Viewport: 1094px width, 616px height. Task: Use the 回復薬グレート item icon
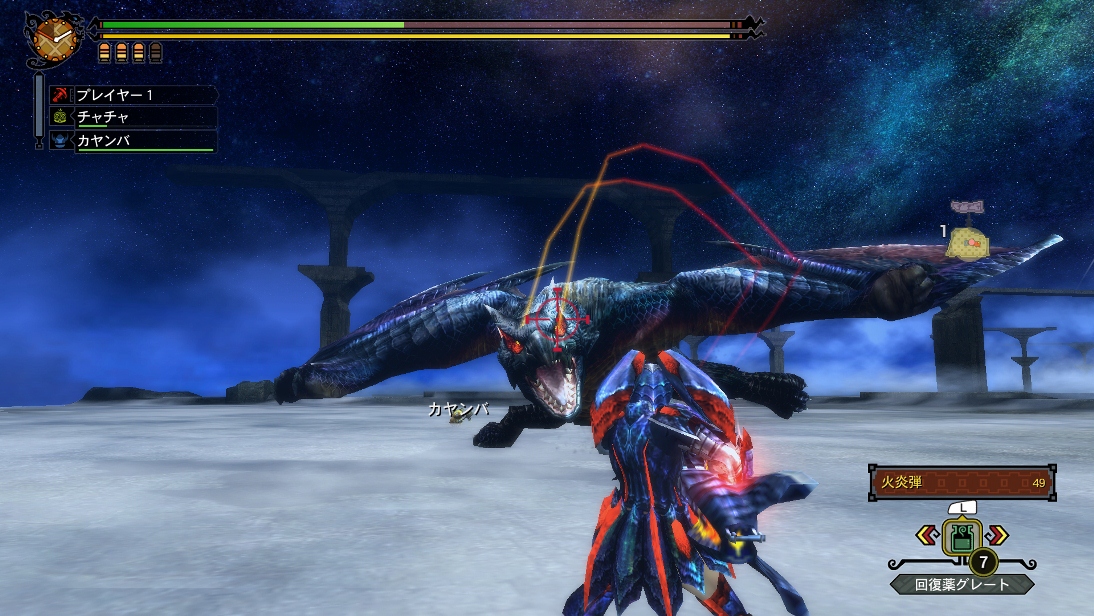click(x=962, y=539)
